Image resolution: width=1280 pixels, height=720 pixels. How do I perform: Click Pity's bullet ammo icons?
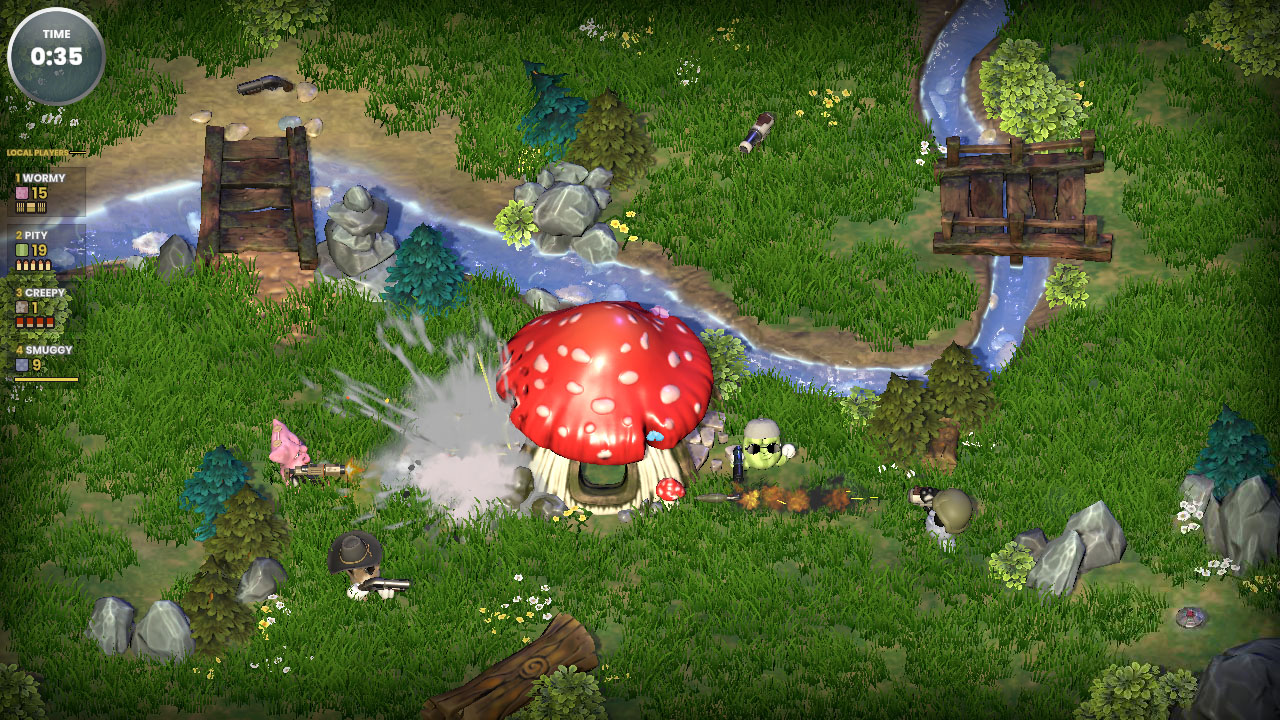click(x=32, y=263)
